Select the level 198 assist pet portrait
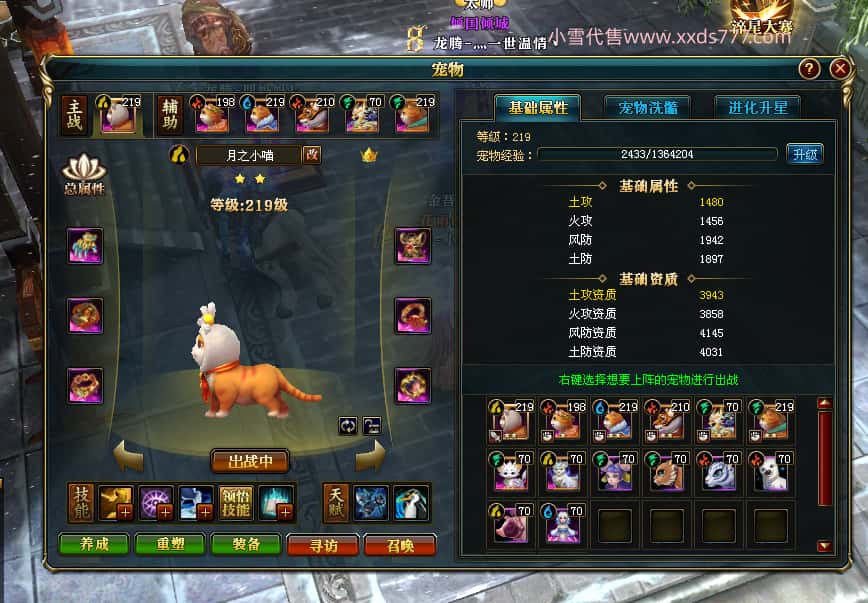 point(212,114)
